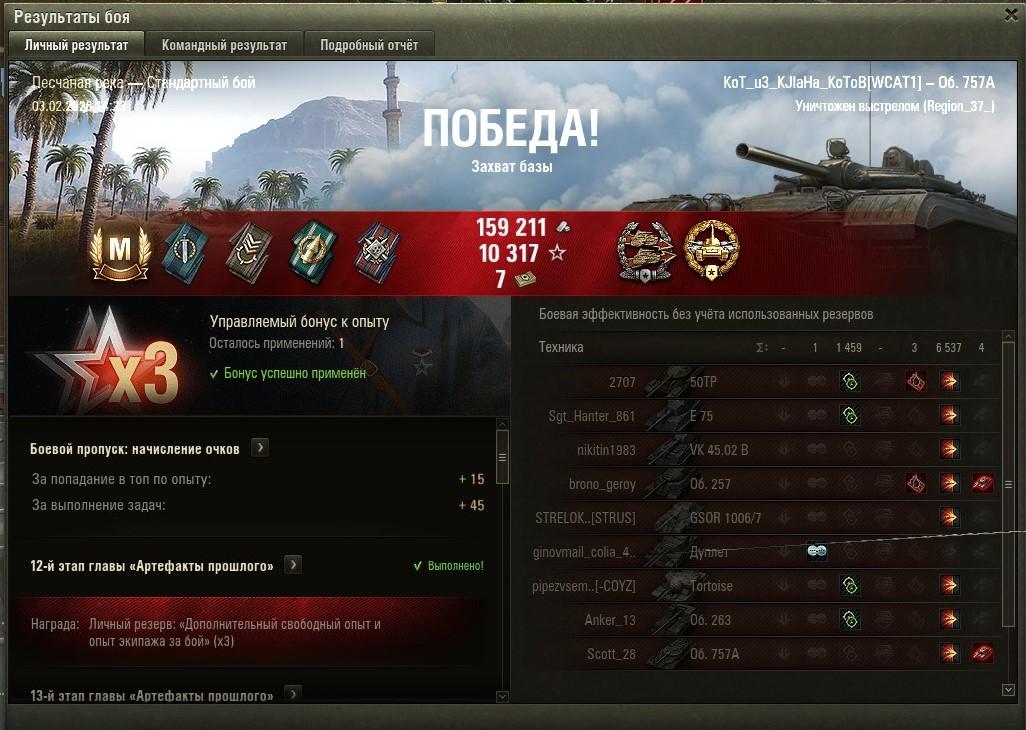Open the Подробный отчёт tab
This screenshot has width=1026, height=730.
click(x=369, y=45)
